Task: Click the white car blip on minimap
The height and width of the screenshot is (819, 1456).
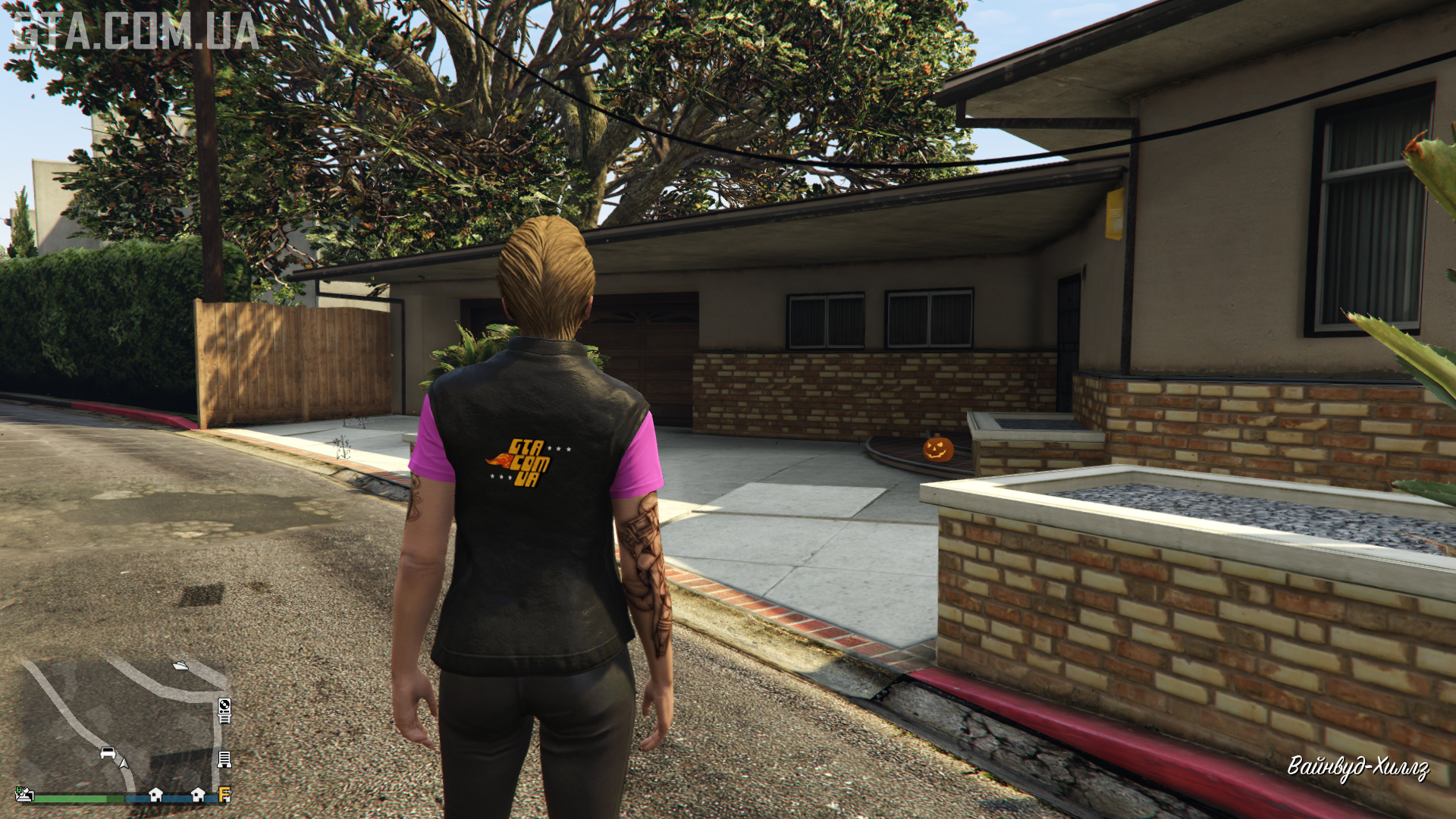Action: point(108,753)
